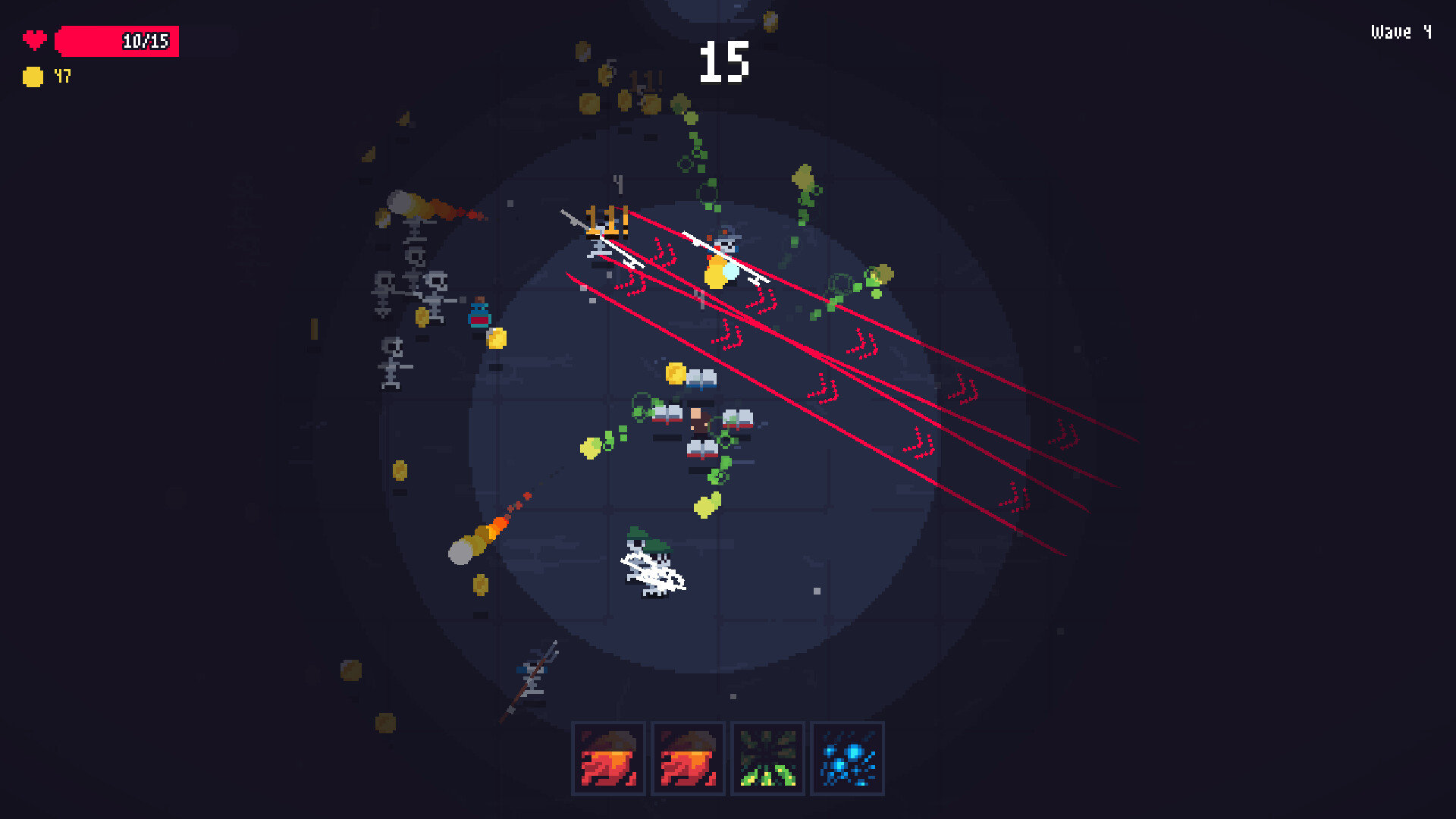Select the first fireball ability slot
The height and width of the screenshot is (819, 1456).
[x=608, y=758]
